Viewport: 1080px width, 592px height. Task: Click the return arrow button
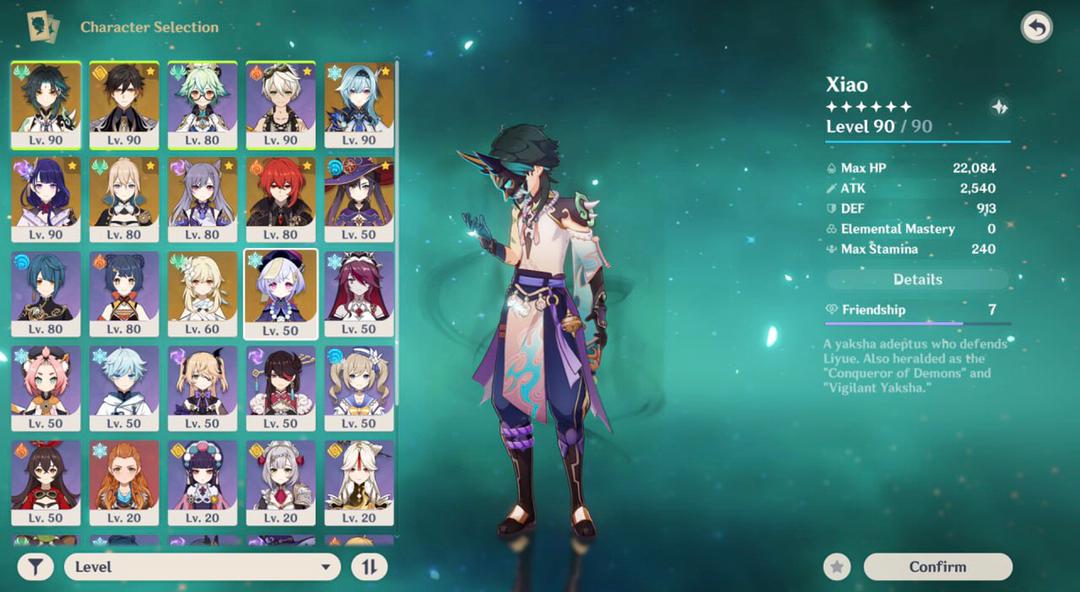click(x=1036, y=27)
